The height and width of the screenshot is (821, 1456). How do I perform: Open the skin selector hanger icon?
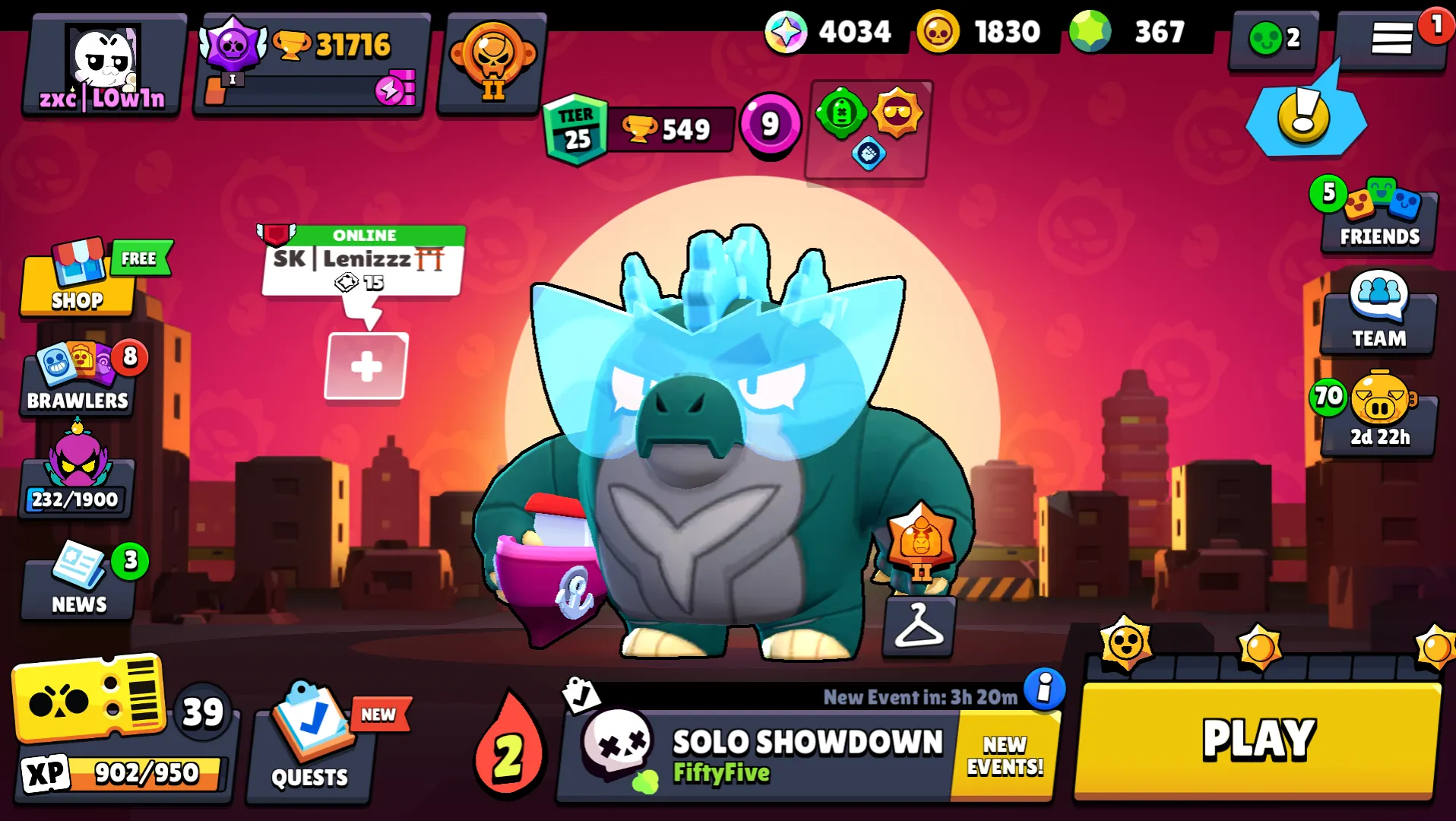point(919,629)
